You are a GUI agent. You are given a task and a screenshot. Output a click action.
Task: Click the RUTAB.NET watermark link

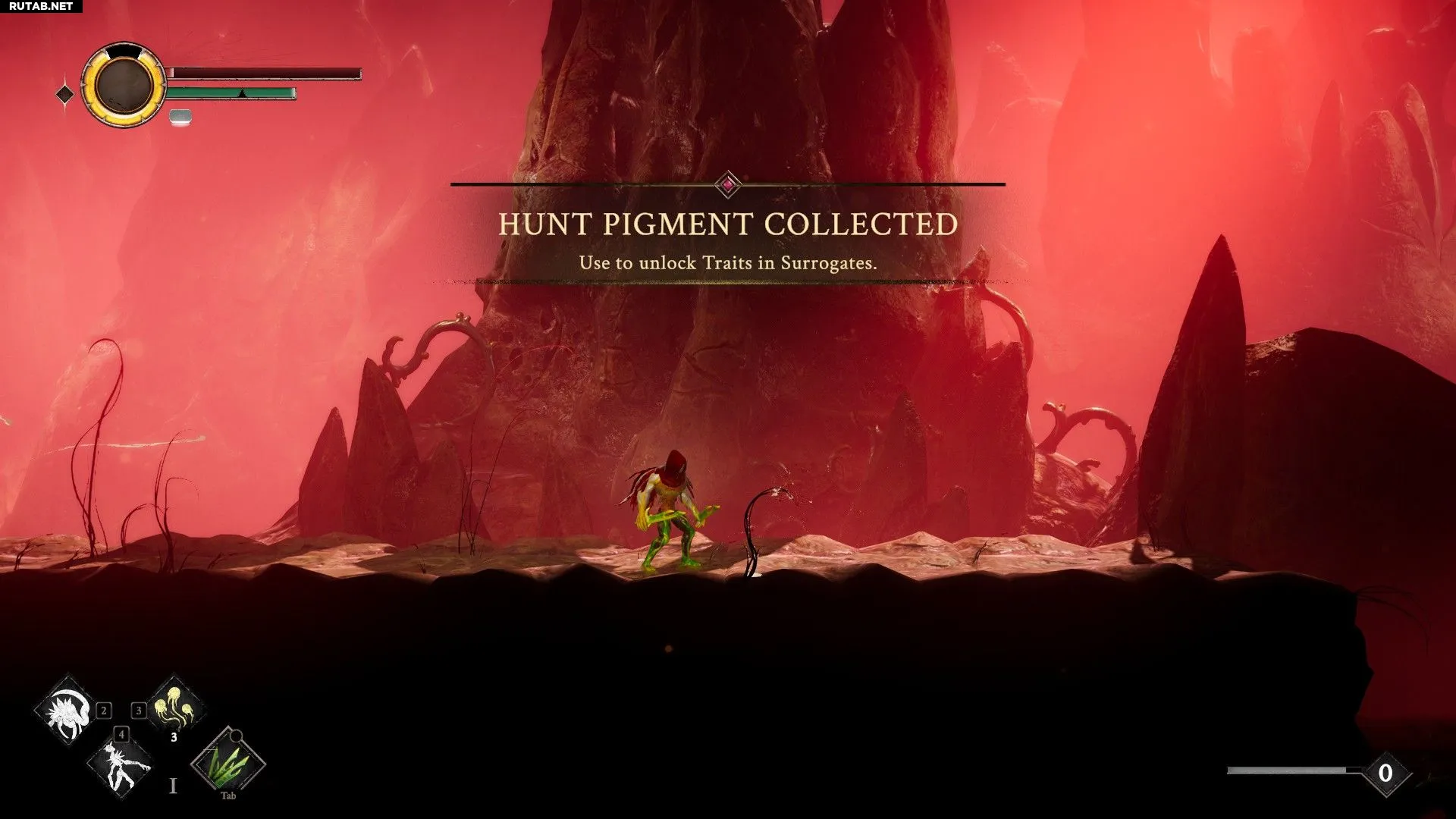pos(41,6)
